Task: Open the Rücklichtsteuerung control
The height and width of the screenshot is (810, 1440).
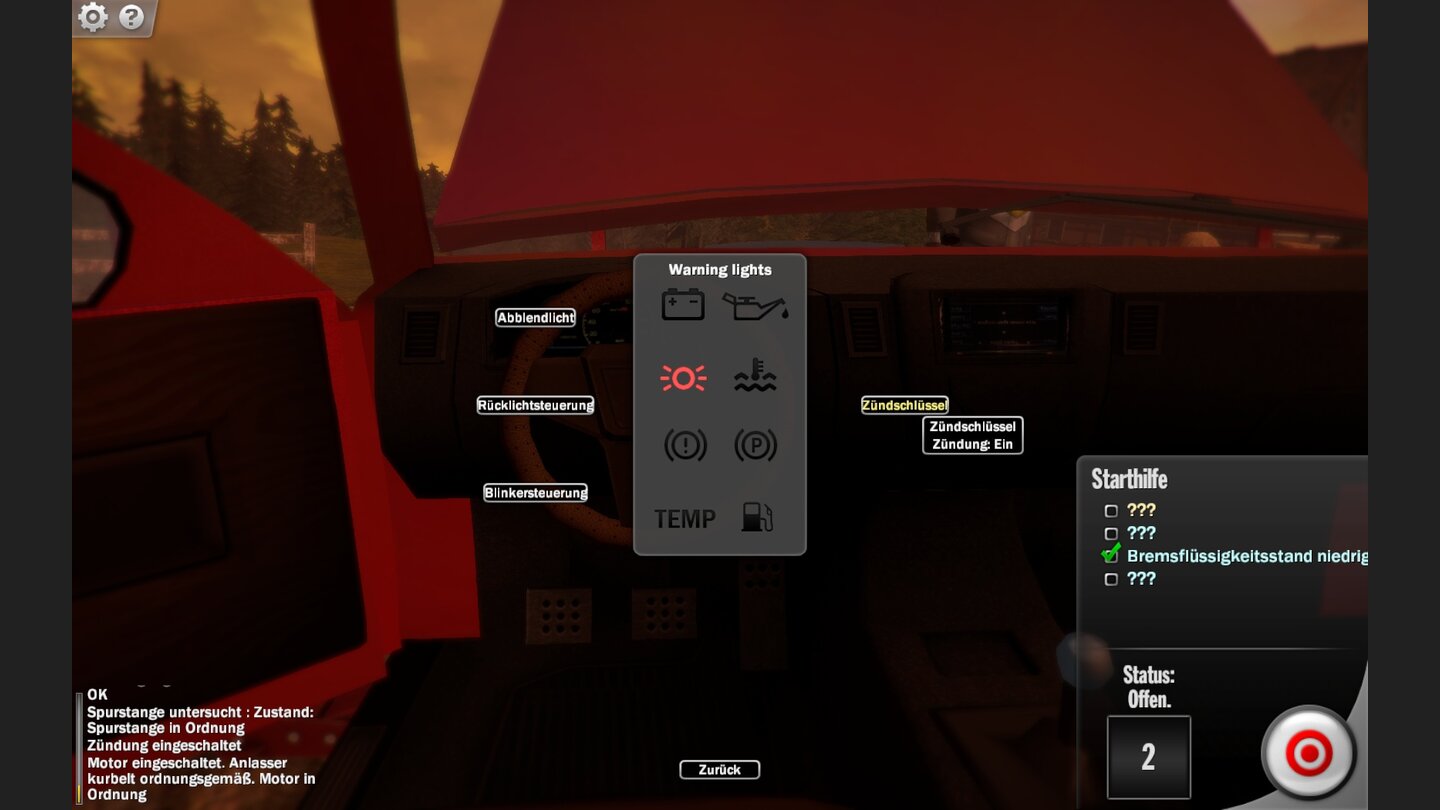Action: (x=536, y=405)
